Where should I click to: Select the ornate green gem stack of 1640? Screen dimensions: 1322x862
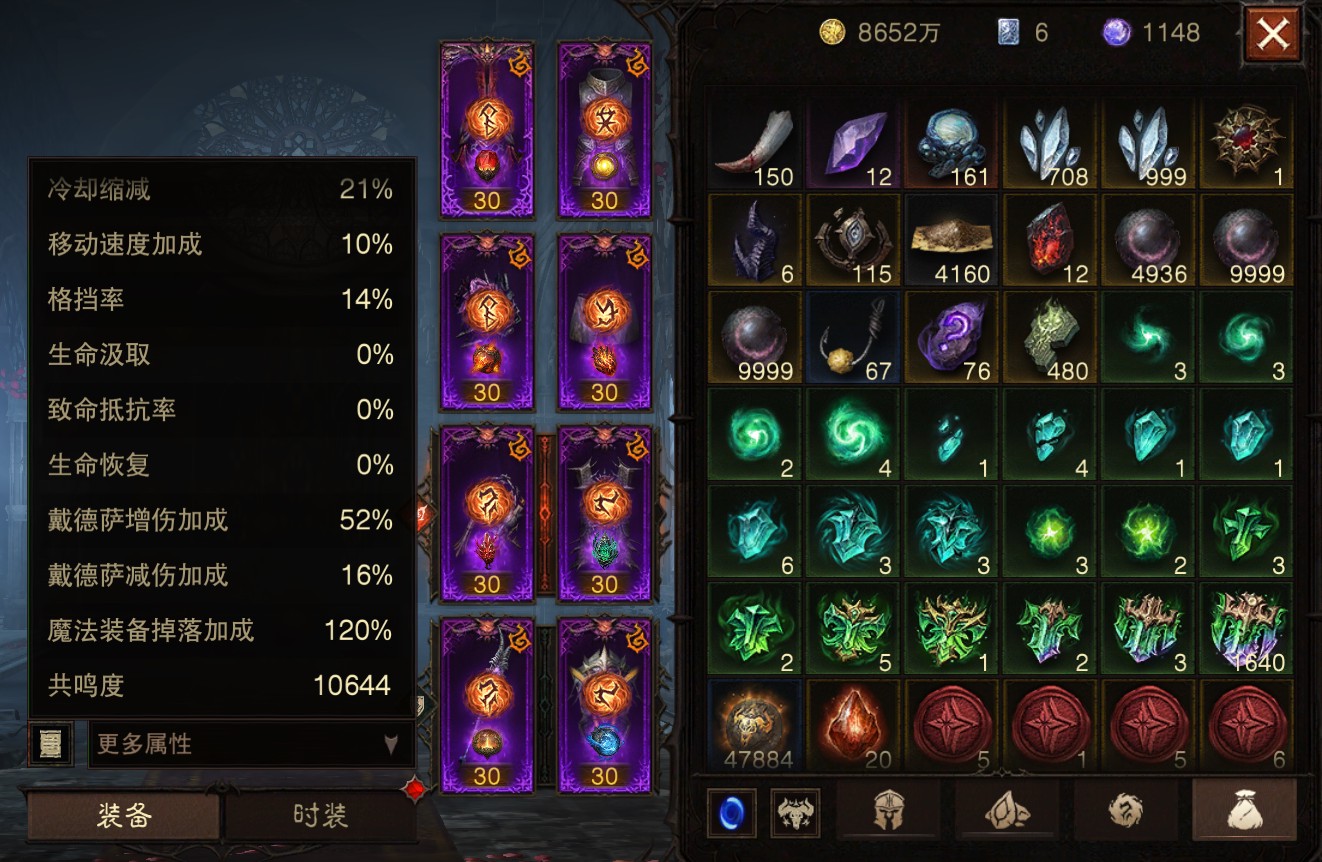pyautogui.click(x=1245, y=629)
